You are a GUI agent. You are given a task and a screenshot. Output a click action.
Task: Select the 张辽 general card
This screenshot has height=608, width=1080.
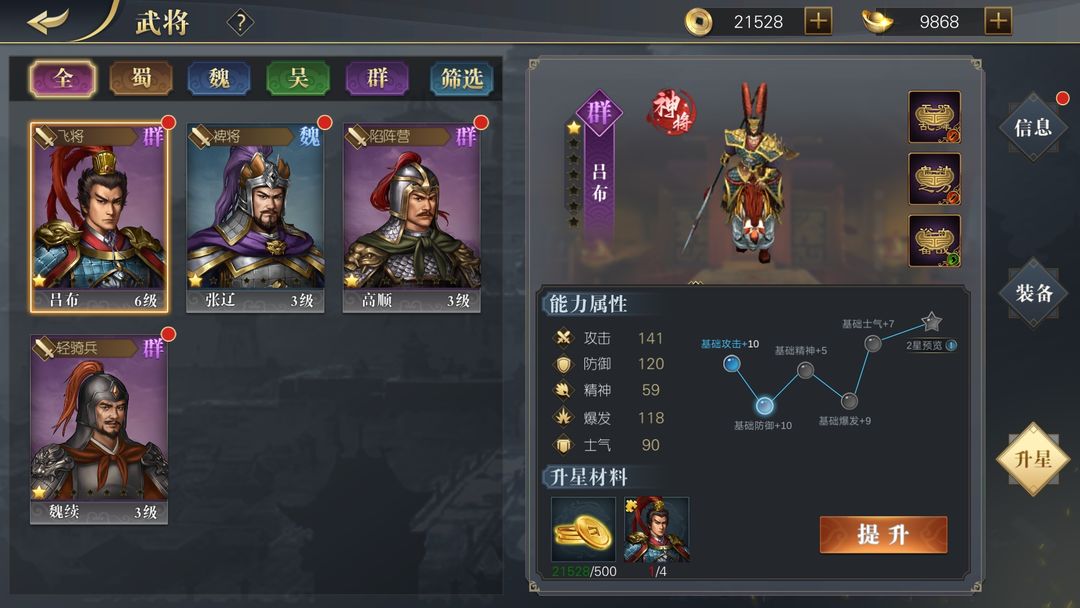255,217
